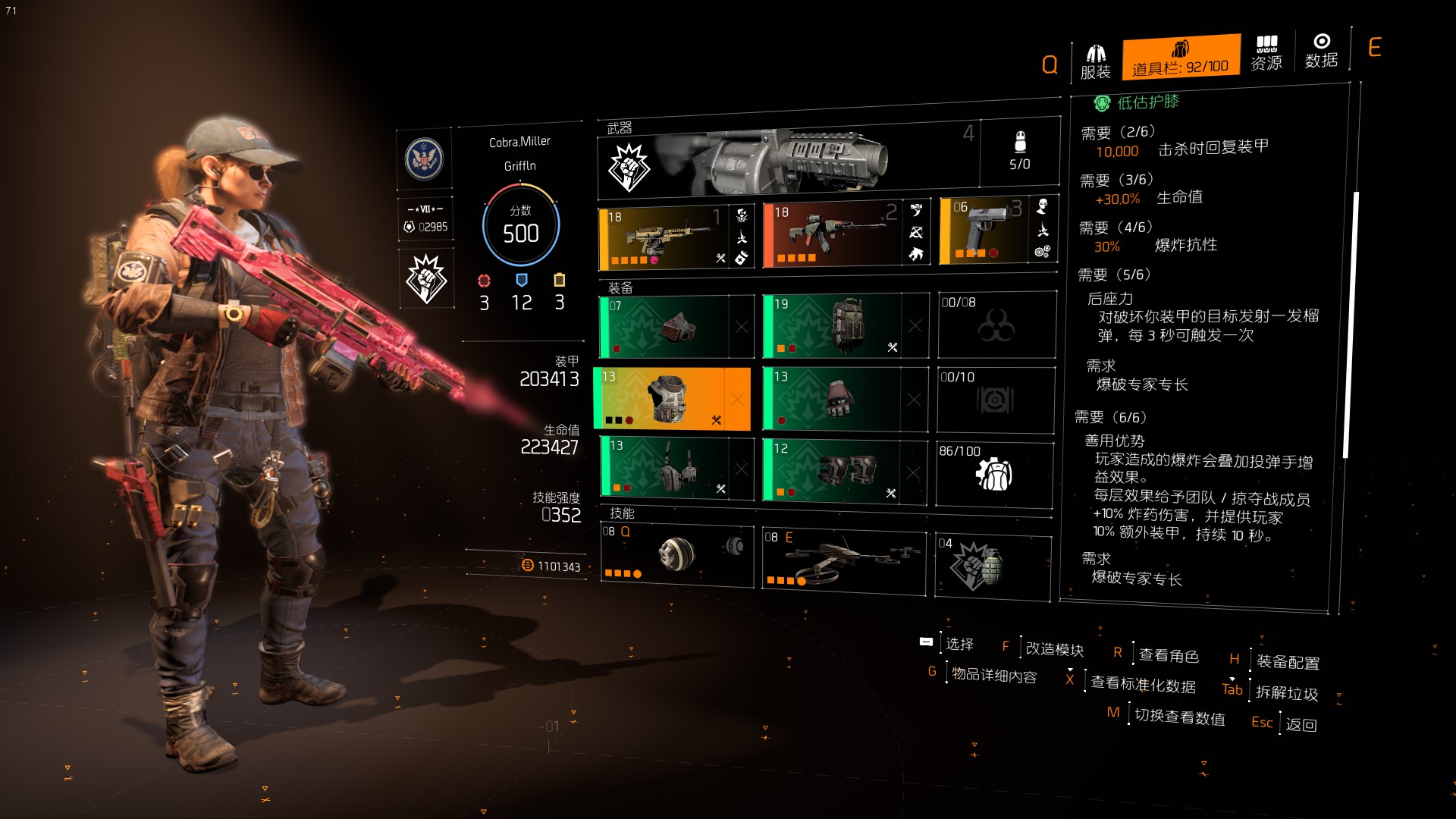Click the 返回 back button
Viewport: 1456px width, 819px height.
[1301, 725]
